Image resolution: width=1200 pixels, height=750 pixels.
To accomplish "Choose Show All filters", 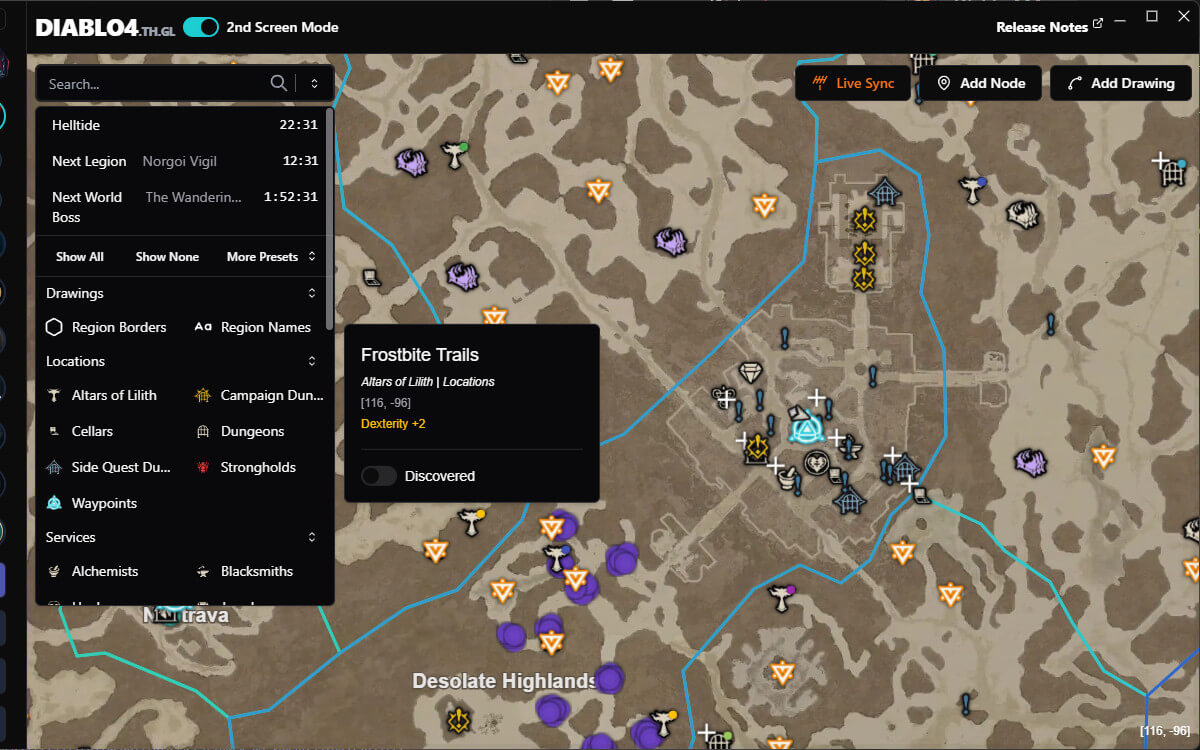I will tap(80, 257).
